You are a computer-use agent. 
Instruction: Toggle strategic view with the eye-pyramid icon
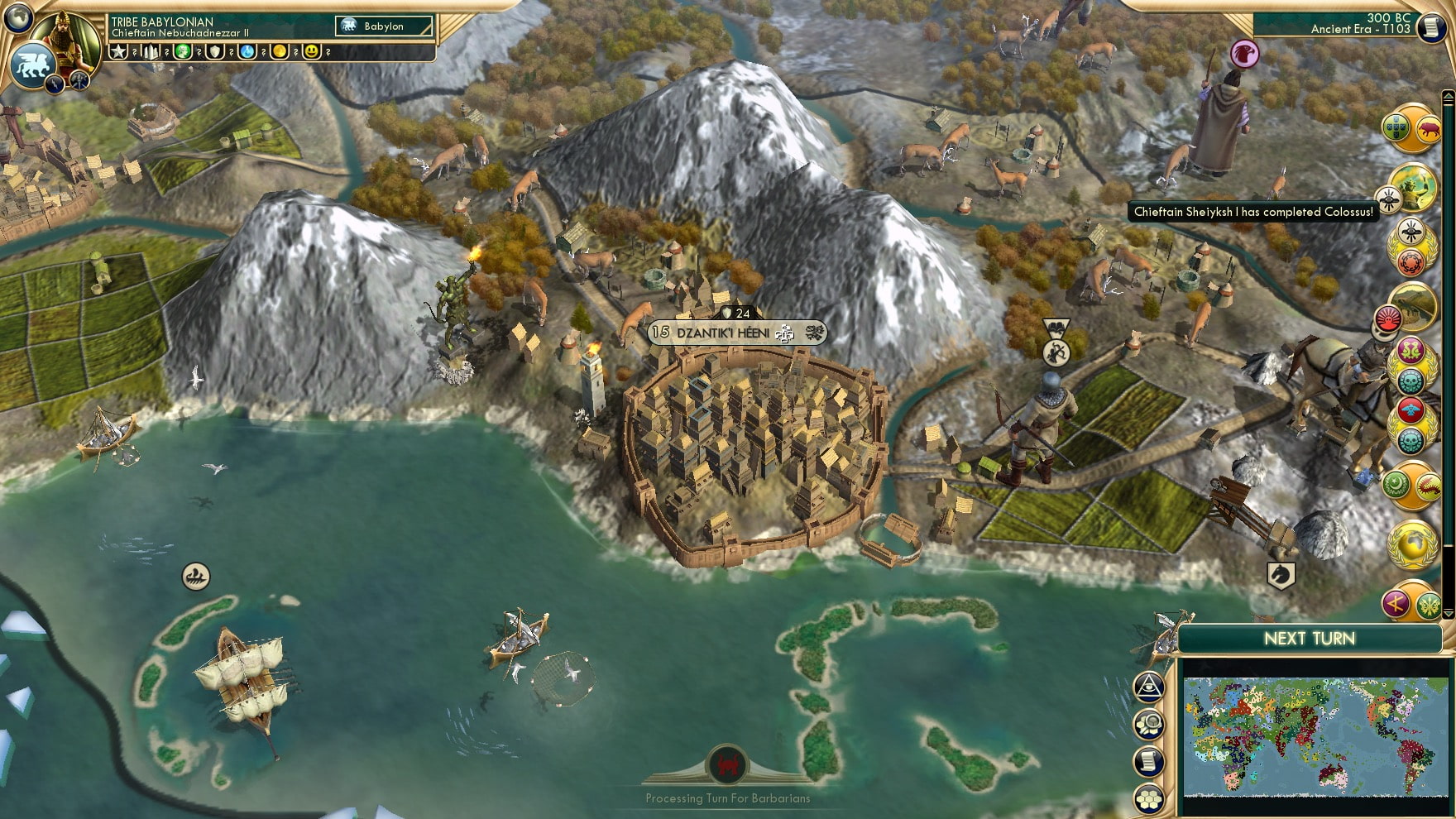point(1148,687)
